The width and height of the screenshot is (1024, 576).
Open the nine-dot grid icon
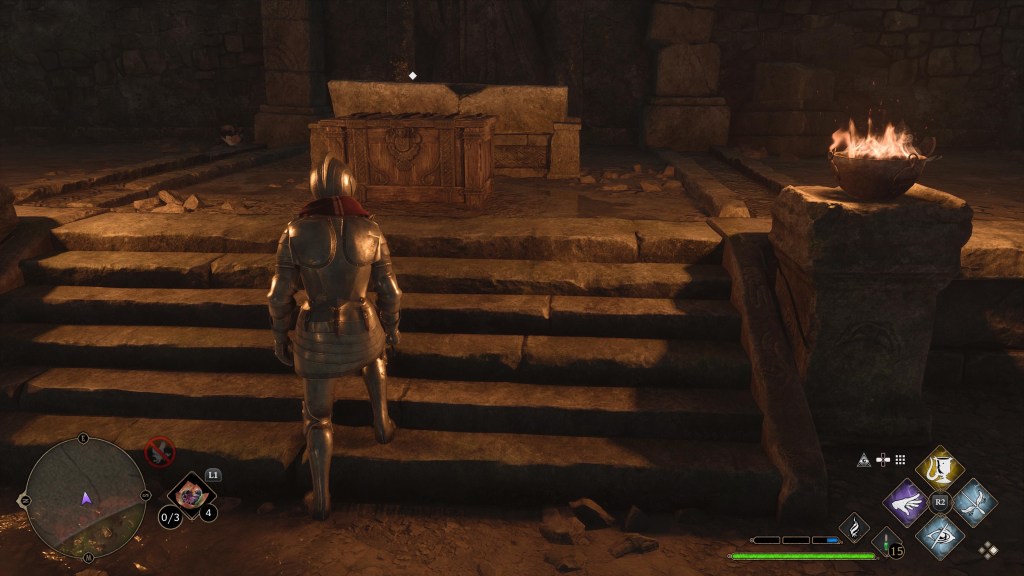[900, 460]
